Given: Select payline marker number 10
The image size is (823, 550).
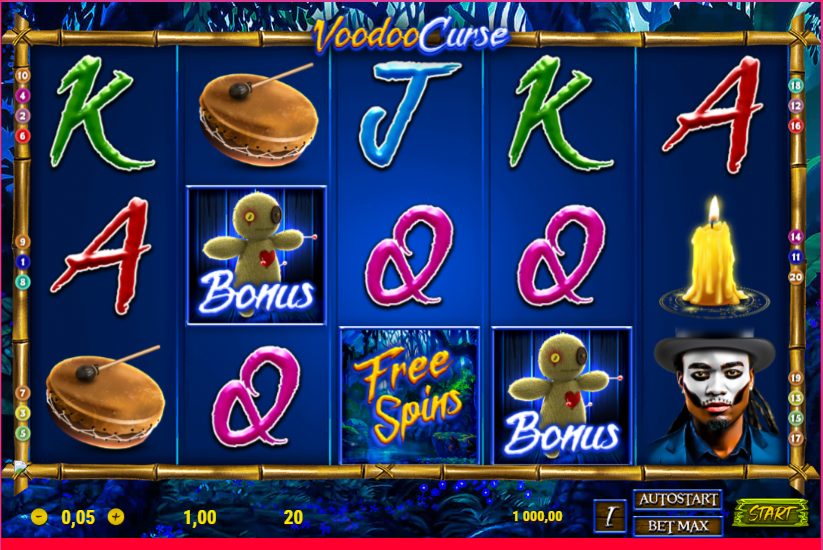Looking at the screenshot, I should pyautogui.click(x=22, y=75).
